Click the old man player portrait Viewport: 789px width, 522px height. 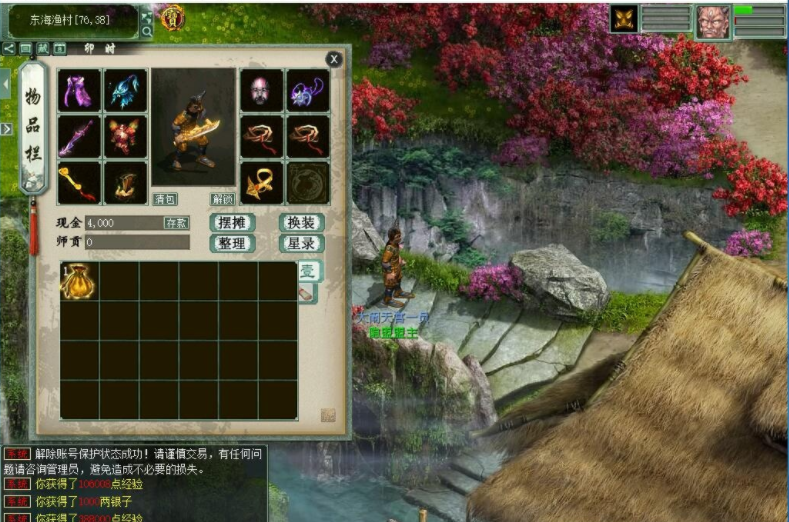click(713, 21)
